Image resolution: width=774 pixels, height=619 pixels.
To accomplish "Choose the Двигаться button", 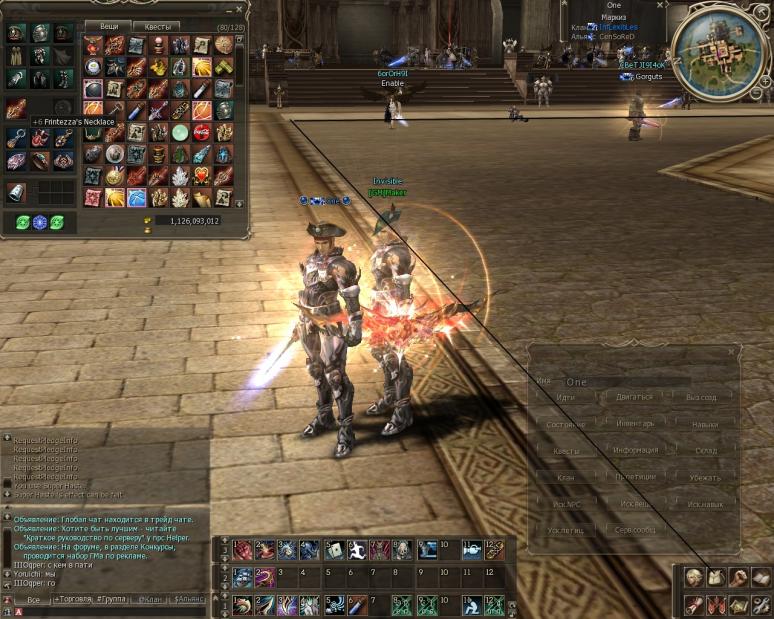I will [634, 397].
